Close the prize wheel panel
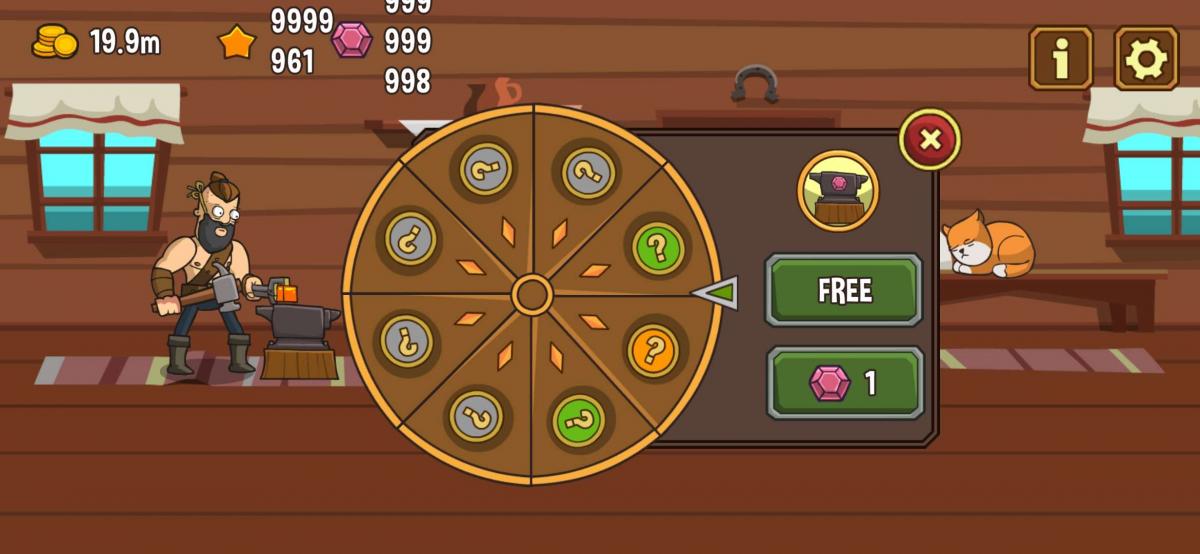Screen dimensions: 1200x554 930,139
